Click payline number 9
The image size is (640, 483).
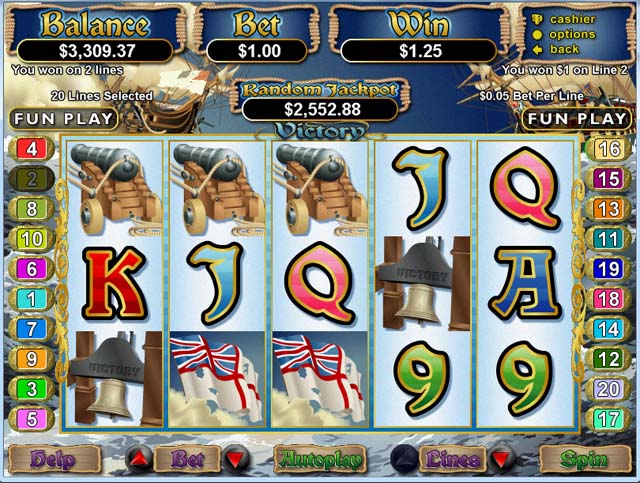pos(30,358)
